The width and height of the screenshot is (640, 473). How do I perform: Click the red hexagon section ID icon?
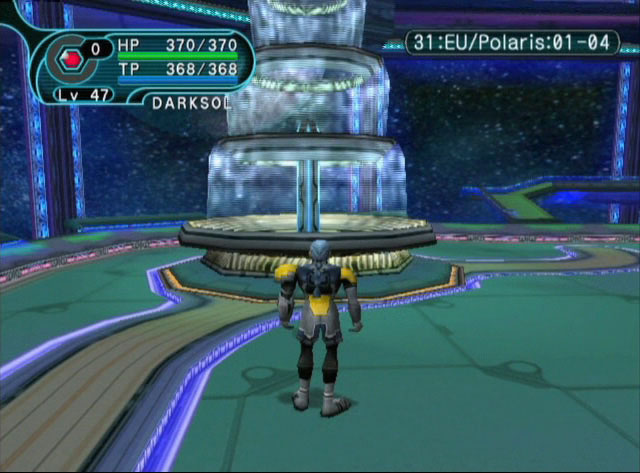[71, 58]
